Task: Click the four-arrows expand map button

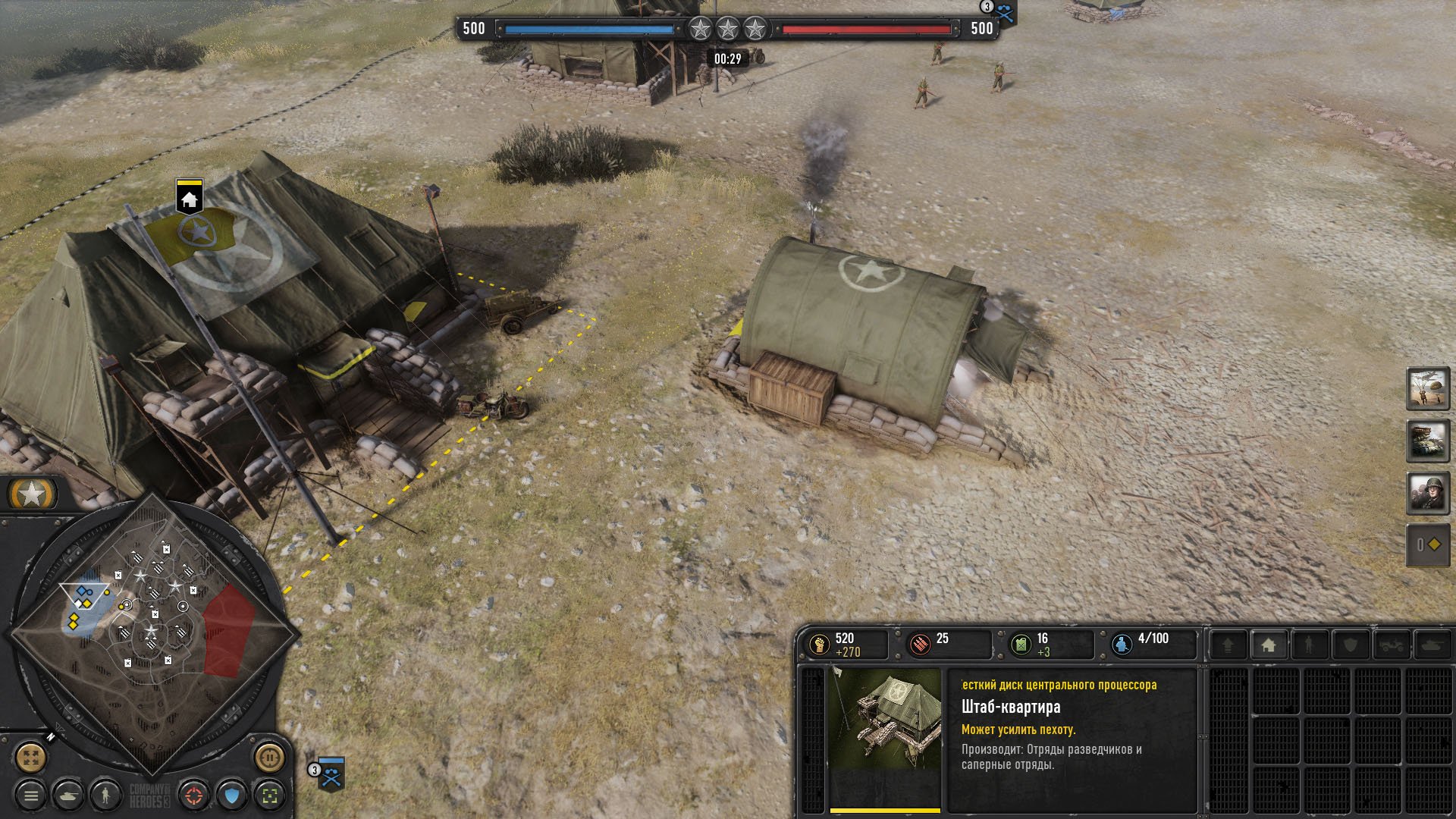Action: click(x=31, y=756)
